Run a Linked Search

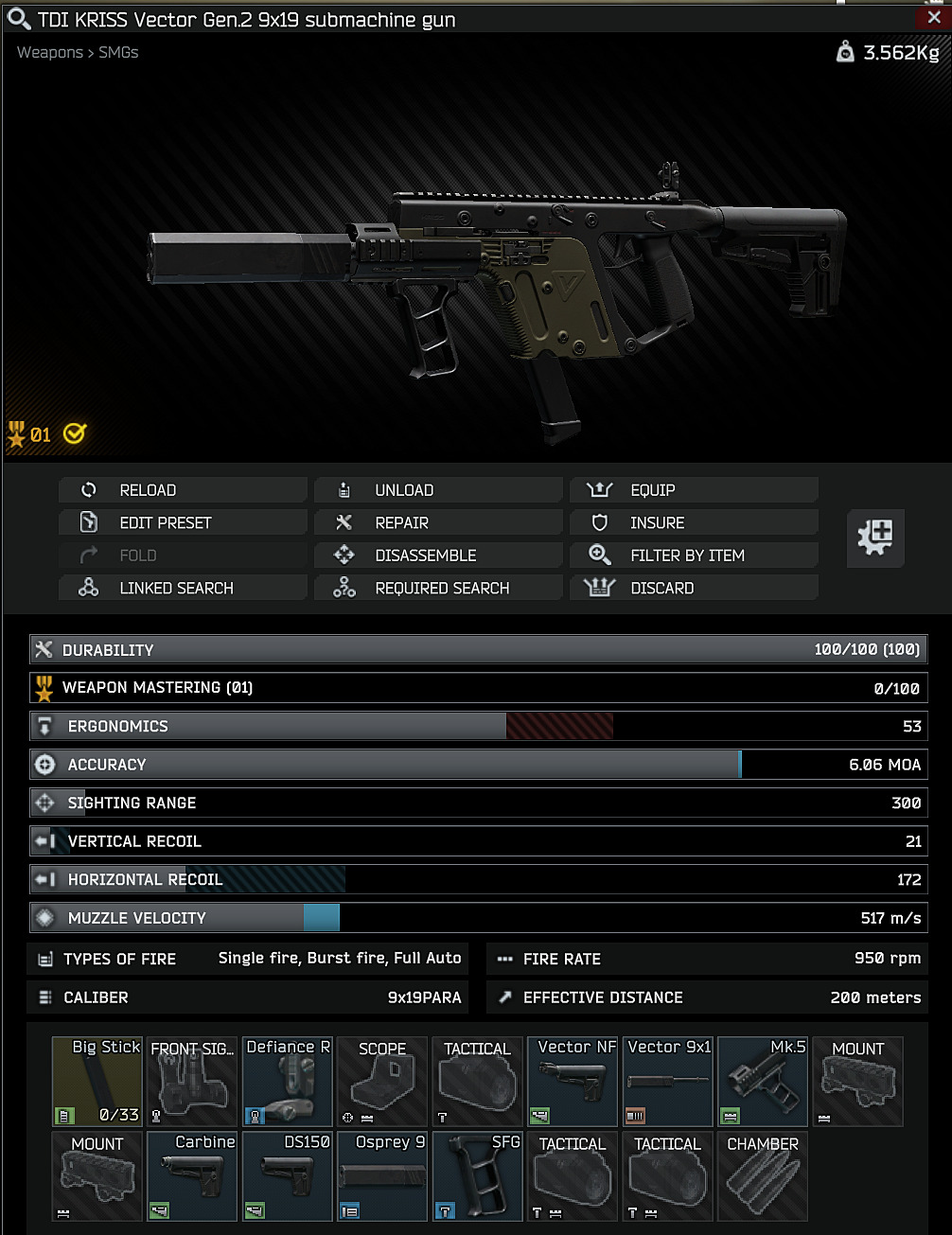(x=183, y=588)
